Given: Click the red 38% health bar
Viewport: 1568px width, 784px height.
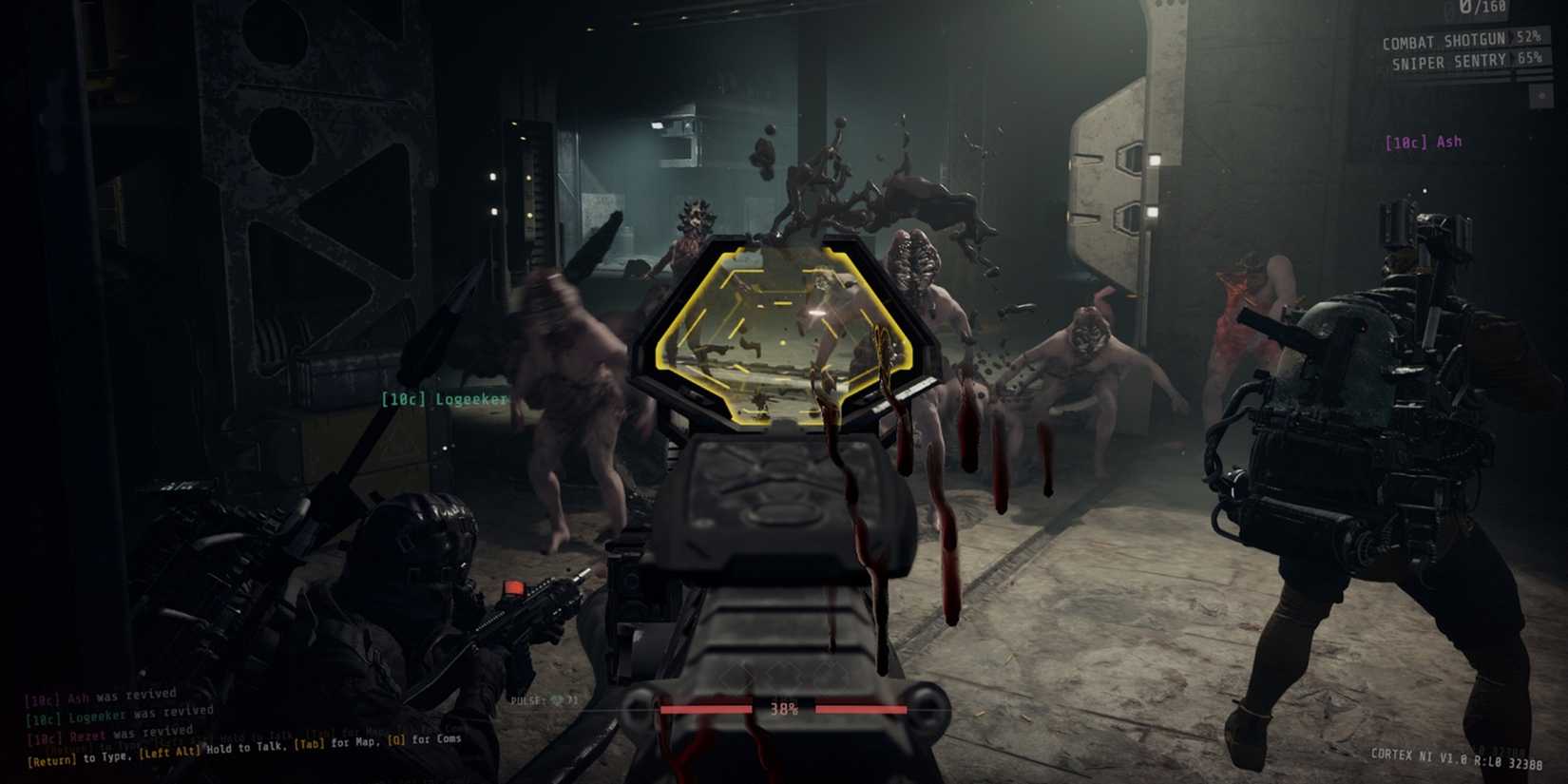Looking at the screenshot, I should coord(786,708).
